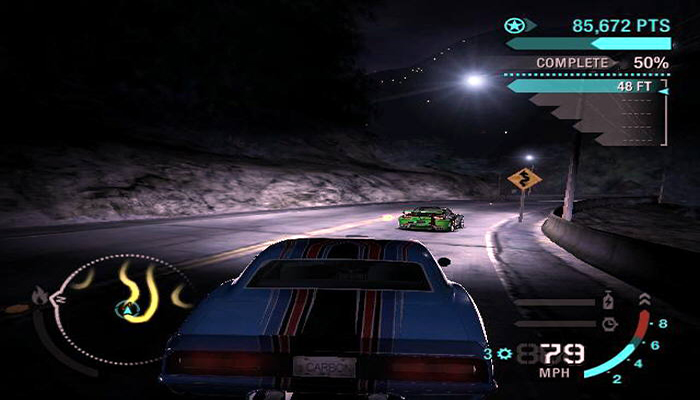Image resolution: width=700 pixels, height=400 pixels.
Task: Select the star badge beside the points
Action: 514,25
